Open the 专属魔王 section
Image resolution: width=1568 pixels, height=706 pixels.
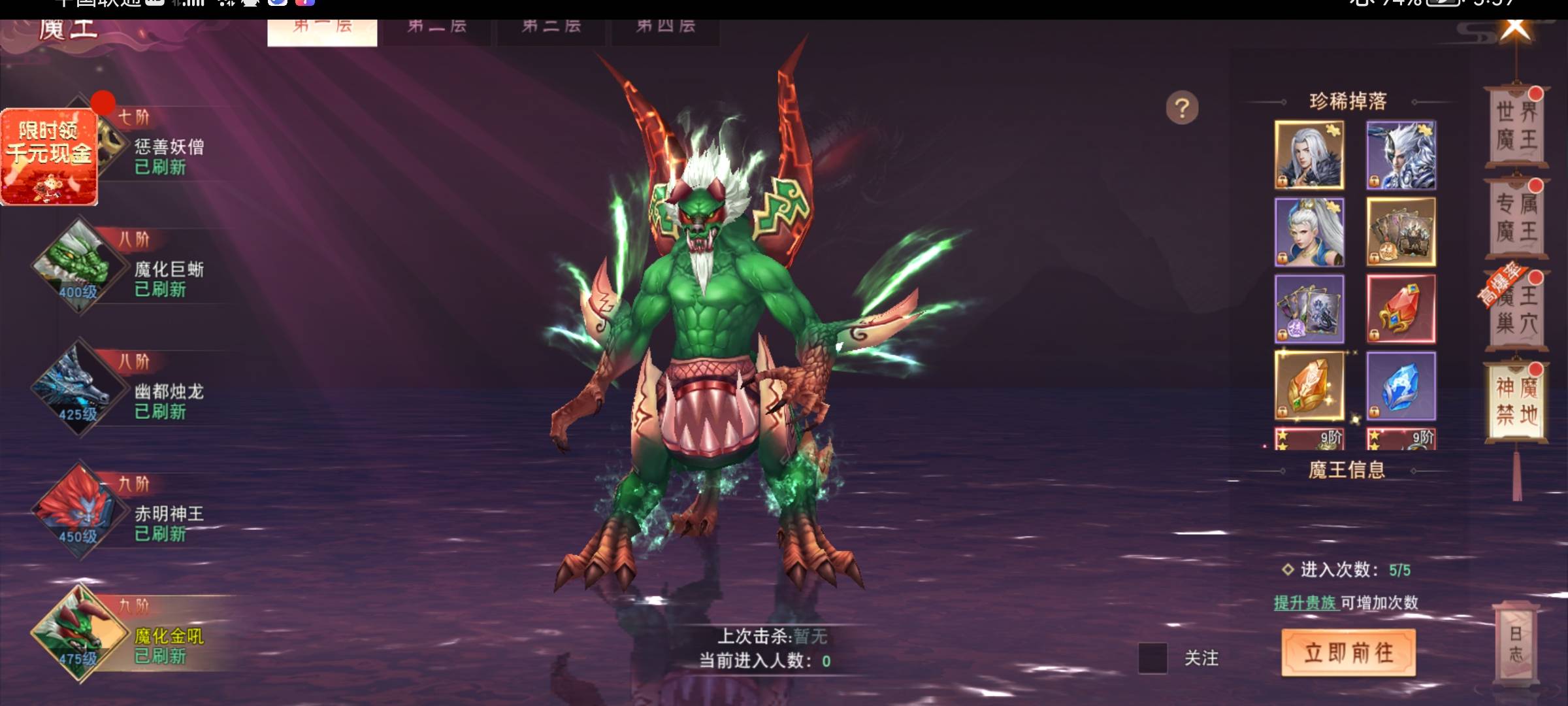click(x=1516, y=218)
